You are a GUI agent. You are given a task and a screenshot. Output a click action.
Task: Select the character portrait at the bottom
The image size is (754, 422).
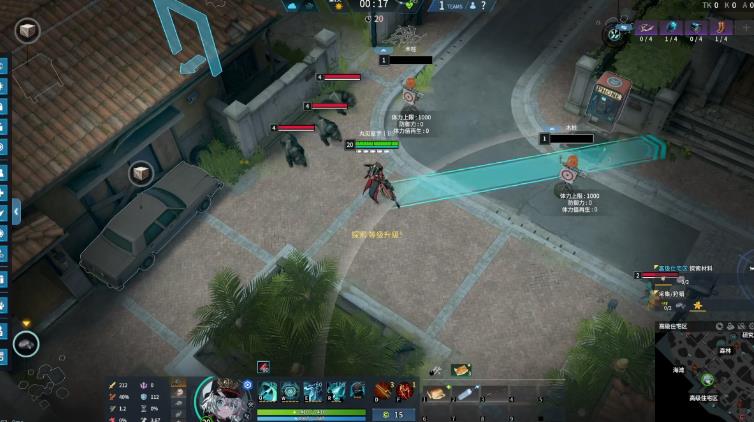point(222,399)
